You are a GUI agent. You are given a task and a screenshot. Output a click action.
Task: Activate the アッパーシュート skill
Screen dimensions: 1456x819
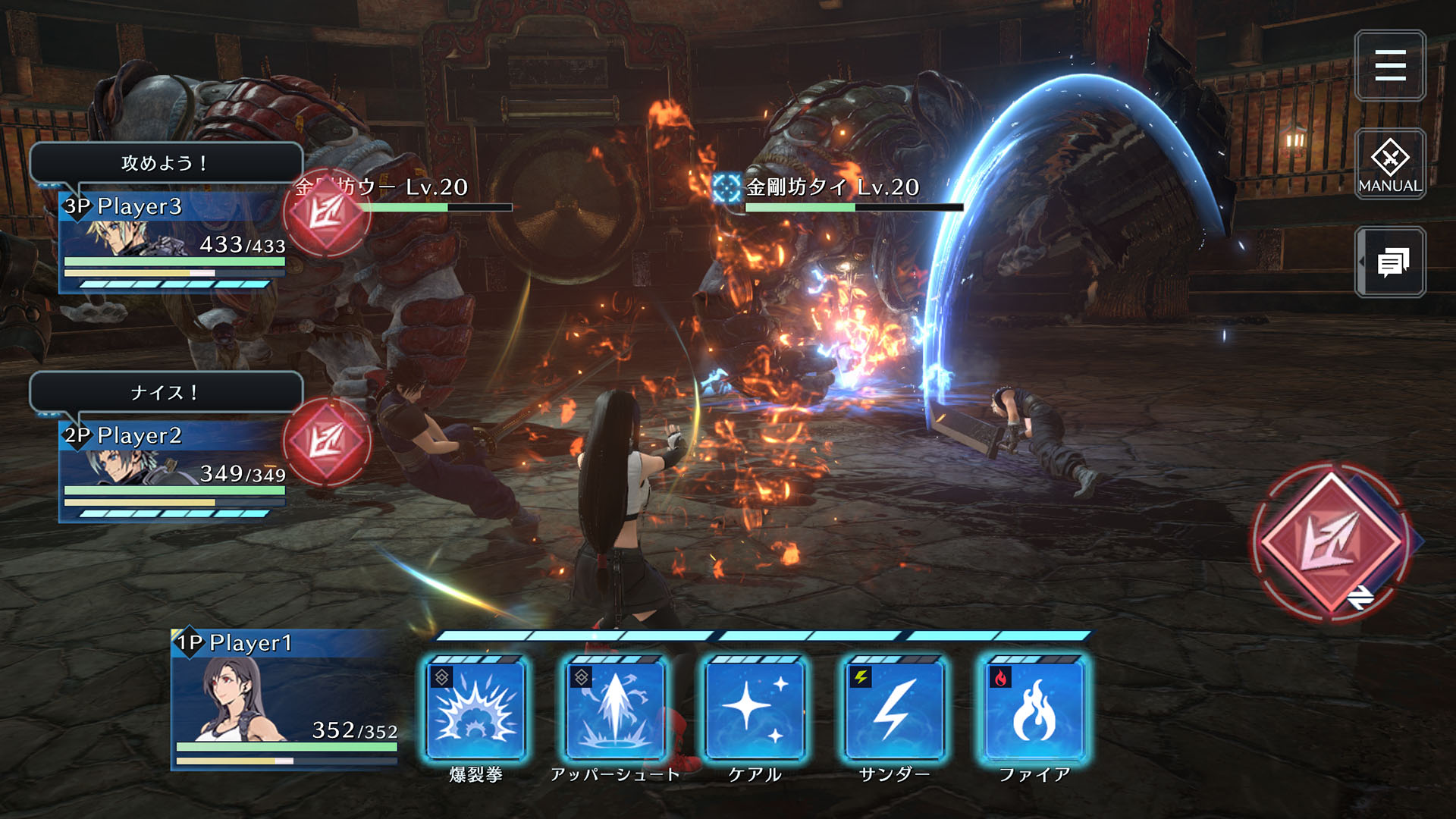pos(615,710)
